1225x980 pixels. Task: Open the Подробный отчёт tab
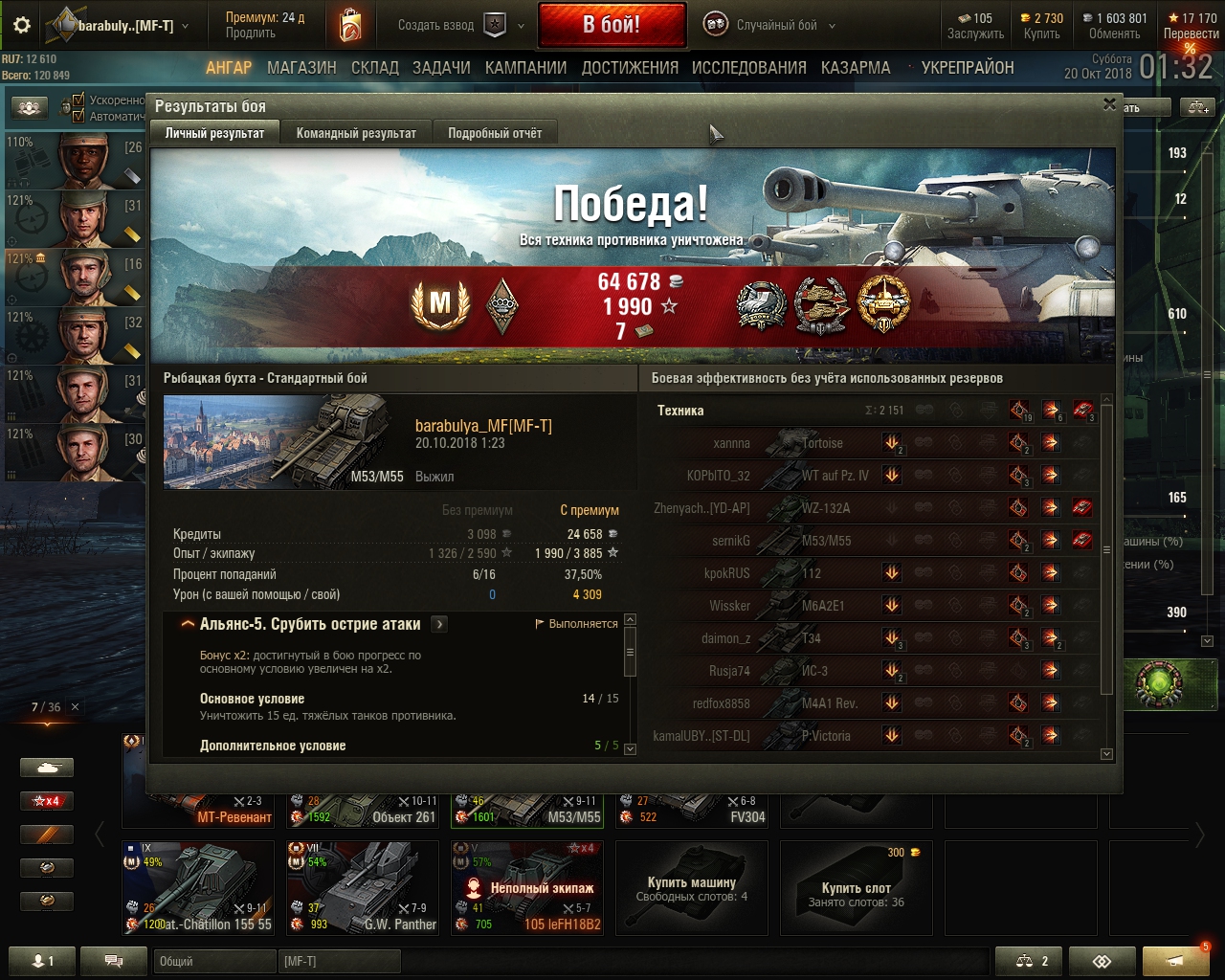point(494,133)
